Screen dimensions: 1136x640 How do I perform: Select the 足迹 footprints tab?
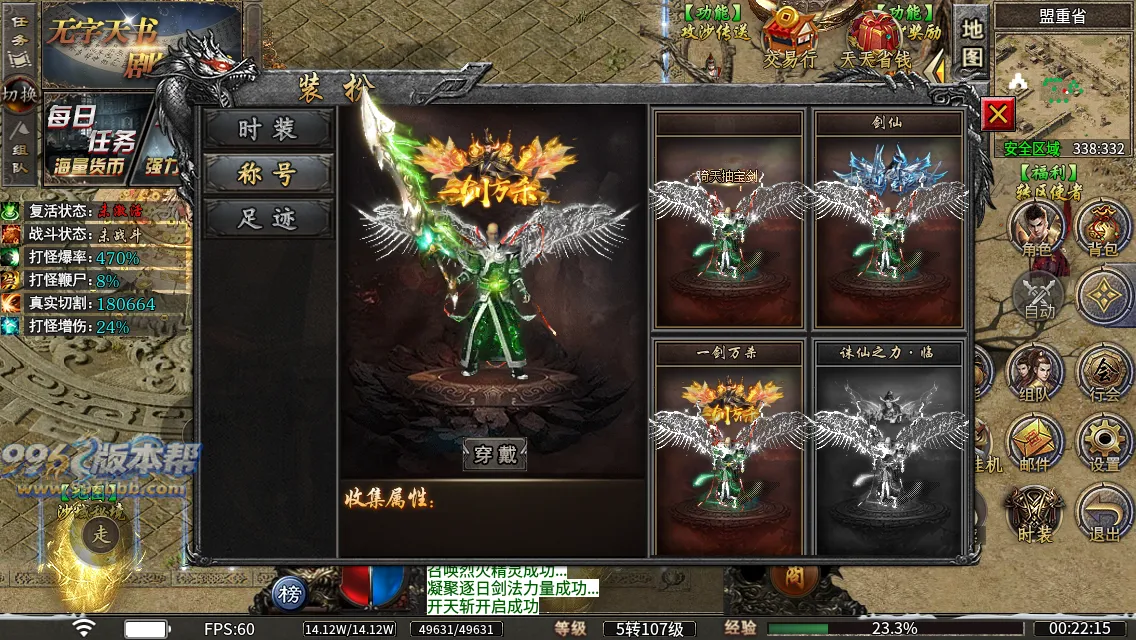pyautogui.click(x=268, y=218)
